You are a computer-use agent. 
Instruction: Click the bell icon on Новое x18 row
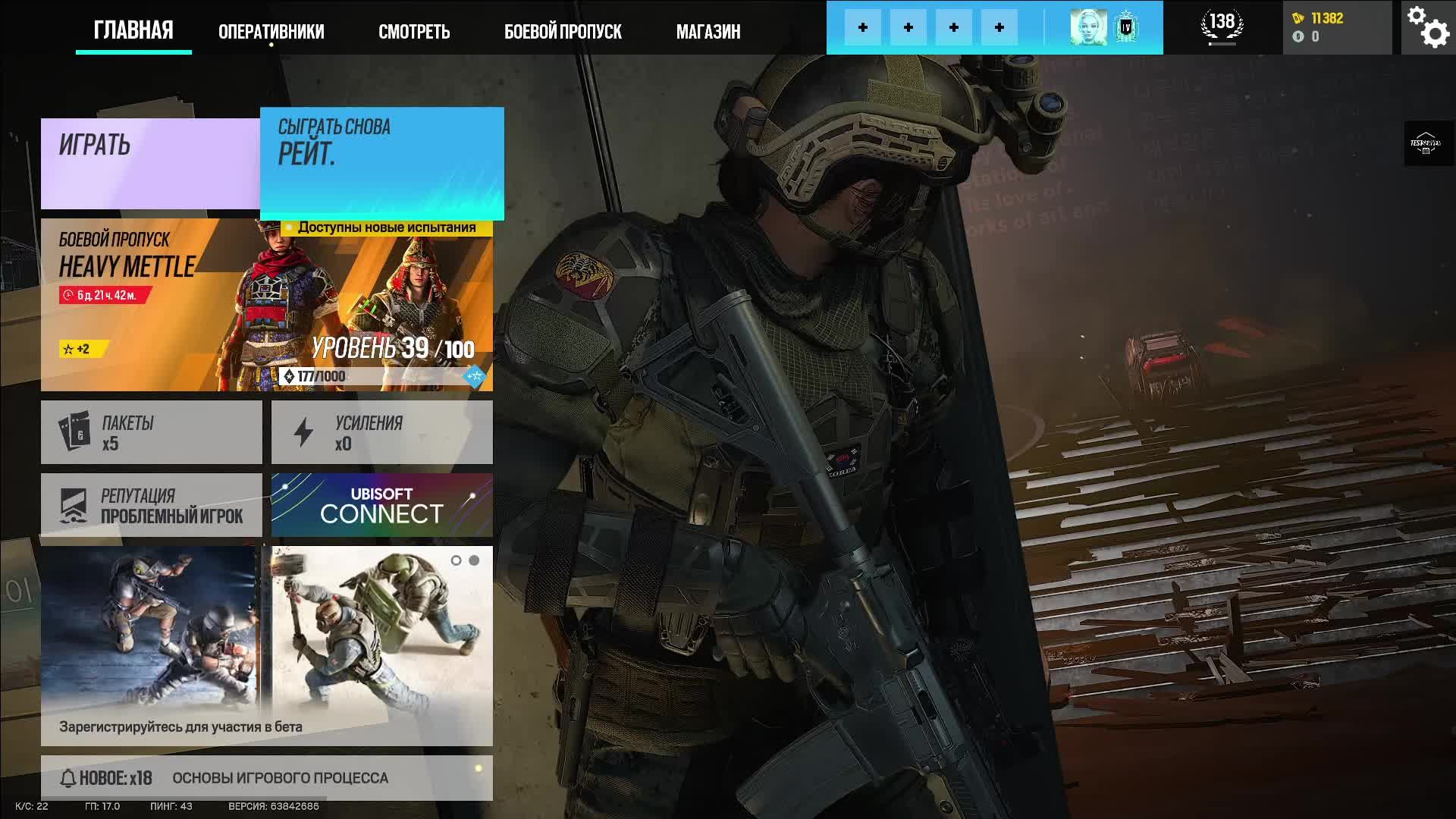pos(68,777)
